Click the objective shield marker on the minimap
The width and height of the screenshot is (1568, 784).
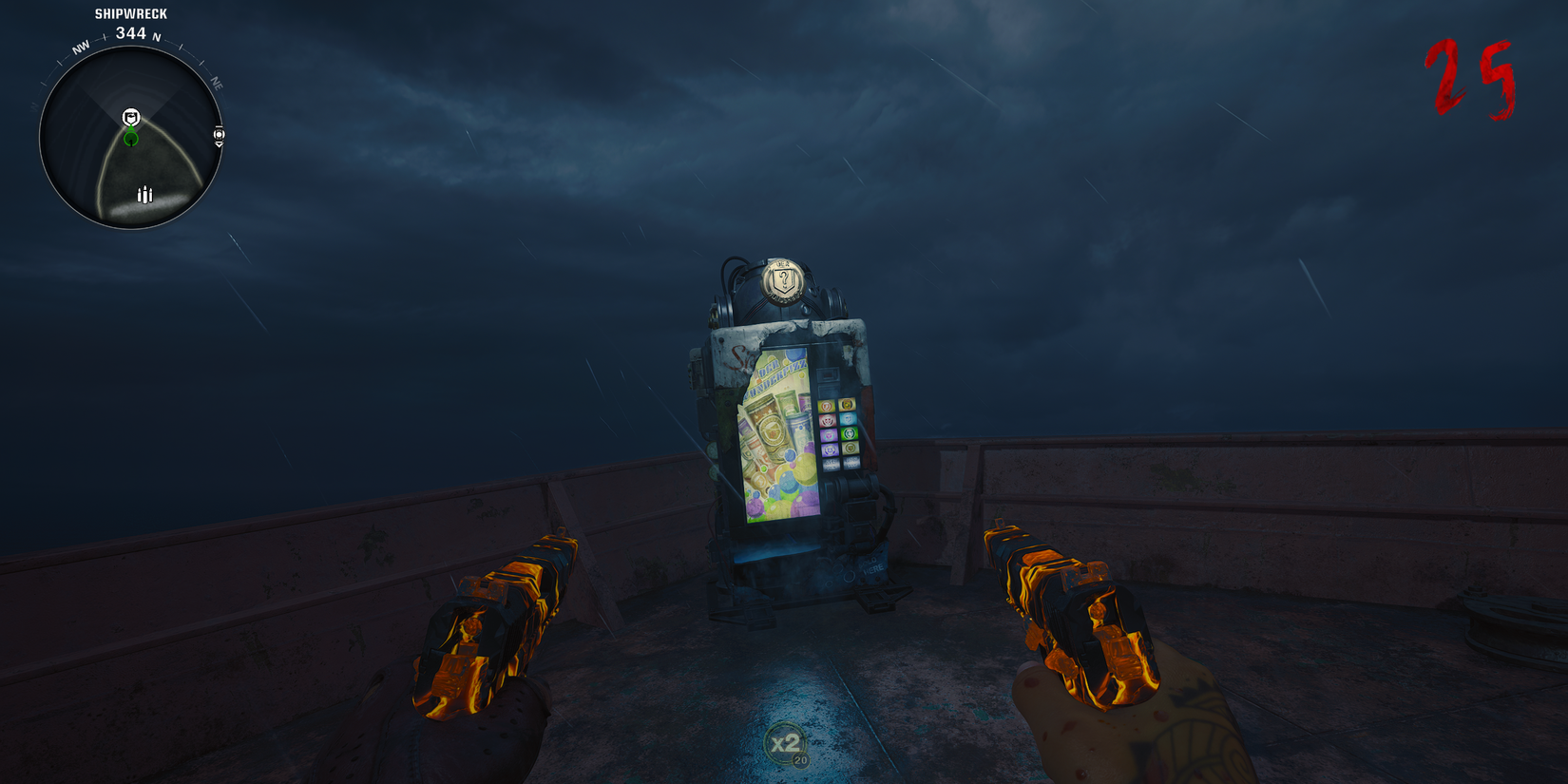tap(131, 118)
